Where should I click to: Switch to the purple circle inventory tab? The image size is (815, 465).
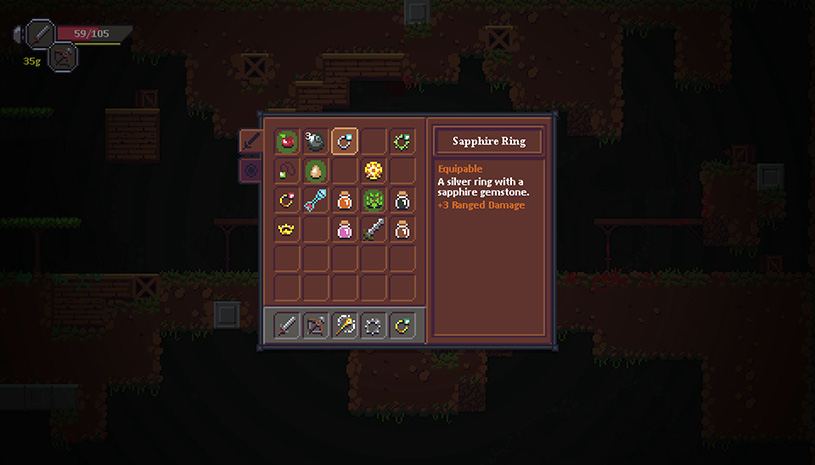pos(249,170)
